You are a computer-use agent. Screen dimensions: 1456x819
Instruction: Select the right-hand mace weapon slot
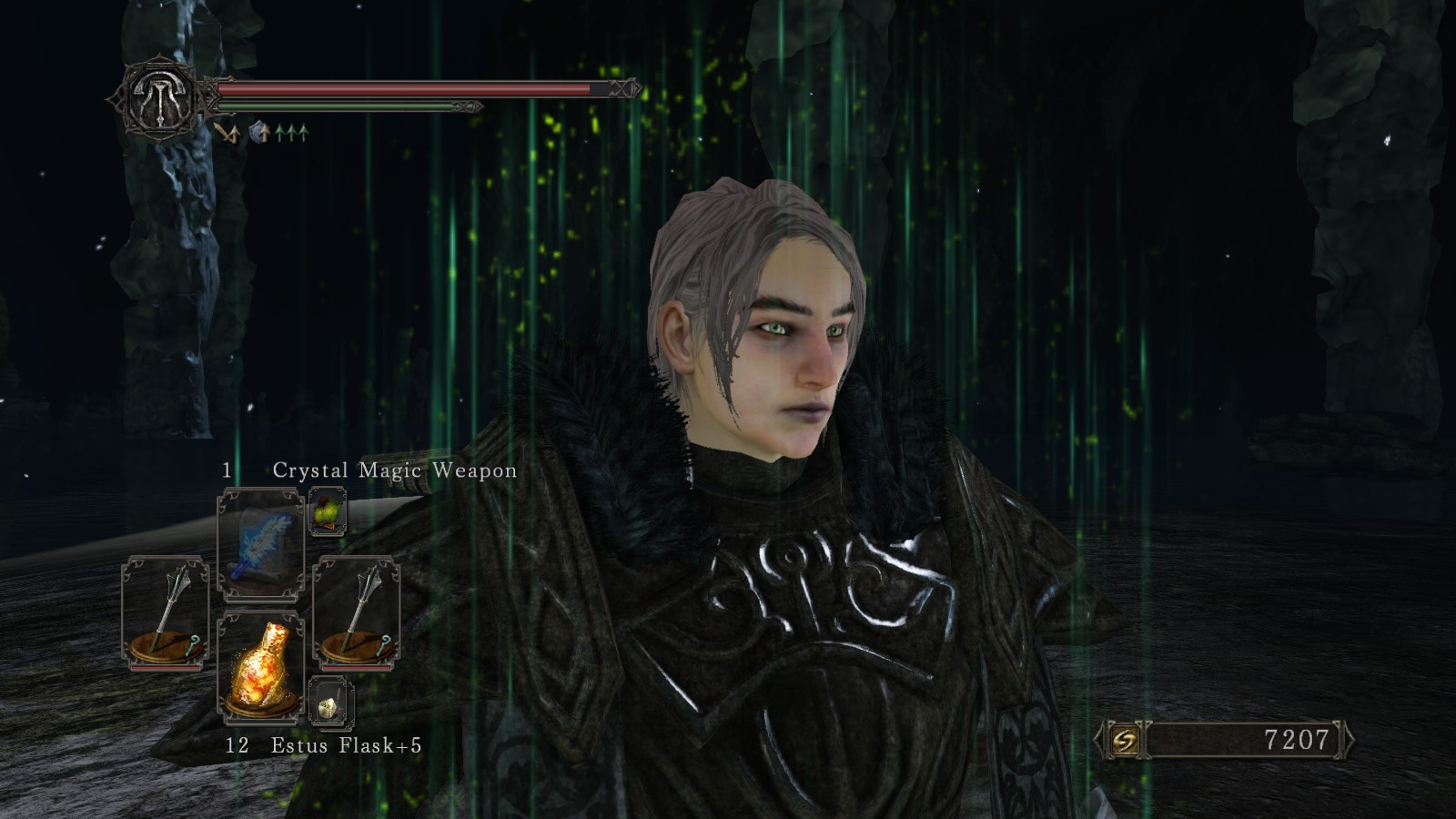coord(357,612)
